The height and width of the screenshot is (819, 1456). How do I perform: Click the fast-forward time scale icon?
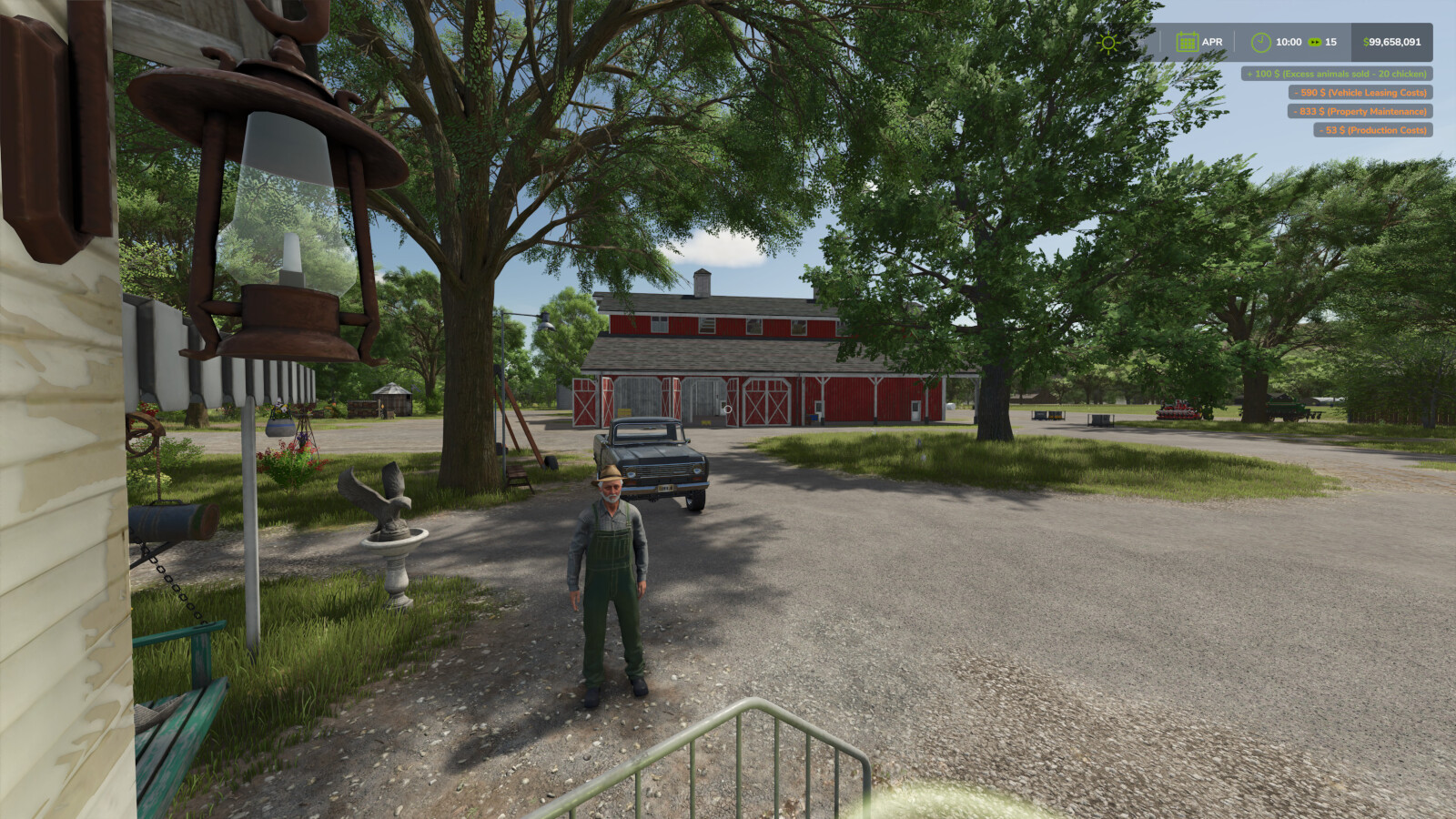1314,42
